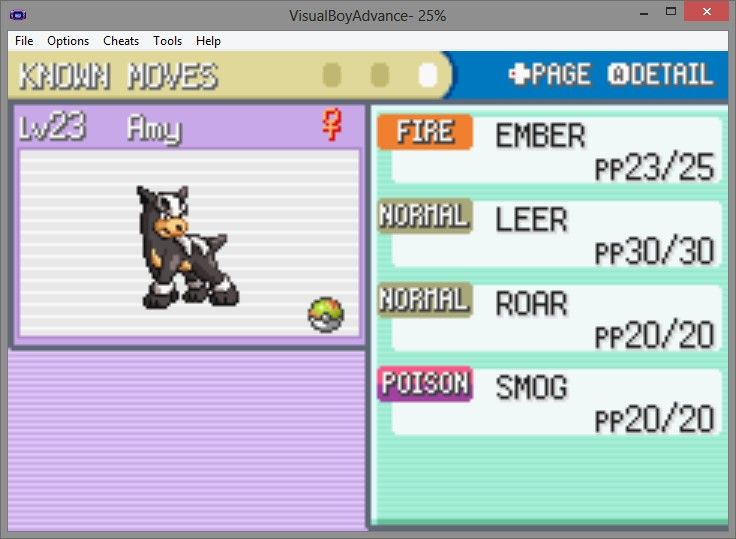Open the Tools menu
This screenshot has height=539, width=736.
(167, 41)
